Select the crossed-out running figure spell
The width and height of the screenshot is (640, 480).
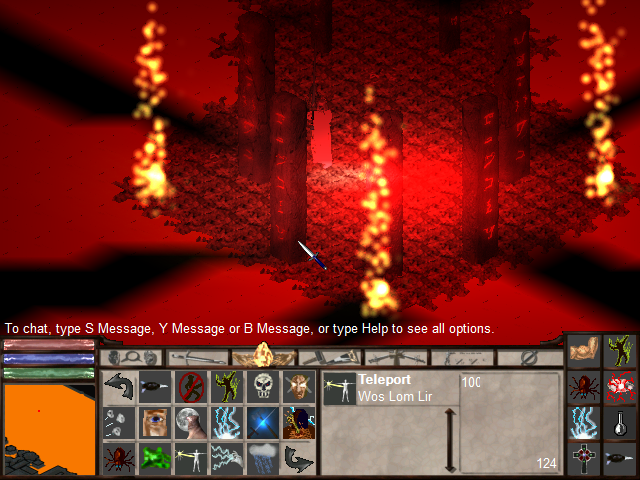[191, 385]
